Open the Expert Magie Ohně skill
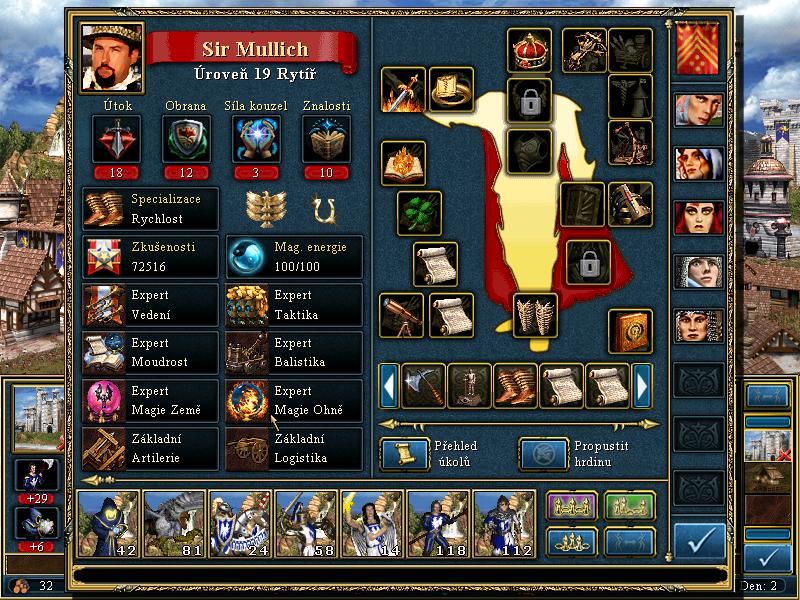The image size is (800, 600). pyautogui.click(x=294, y=401)
